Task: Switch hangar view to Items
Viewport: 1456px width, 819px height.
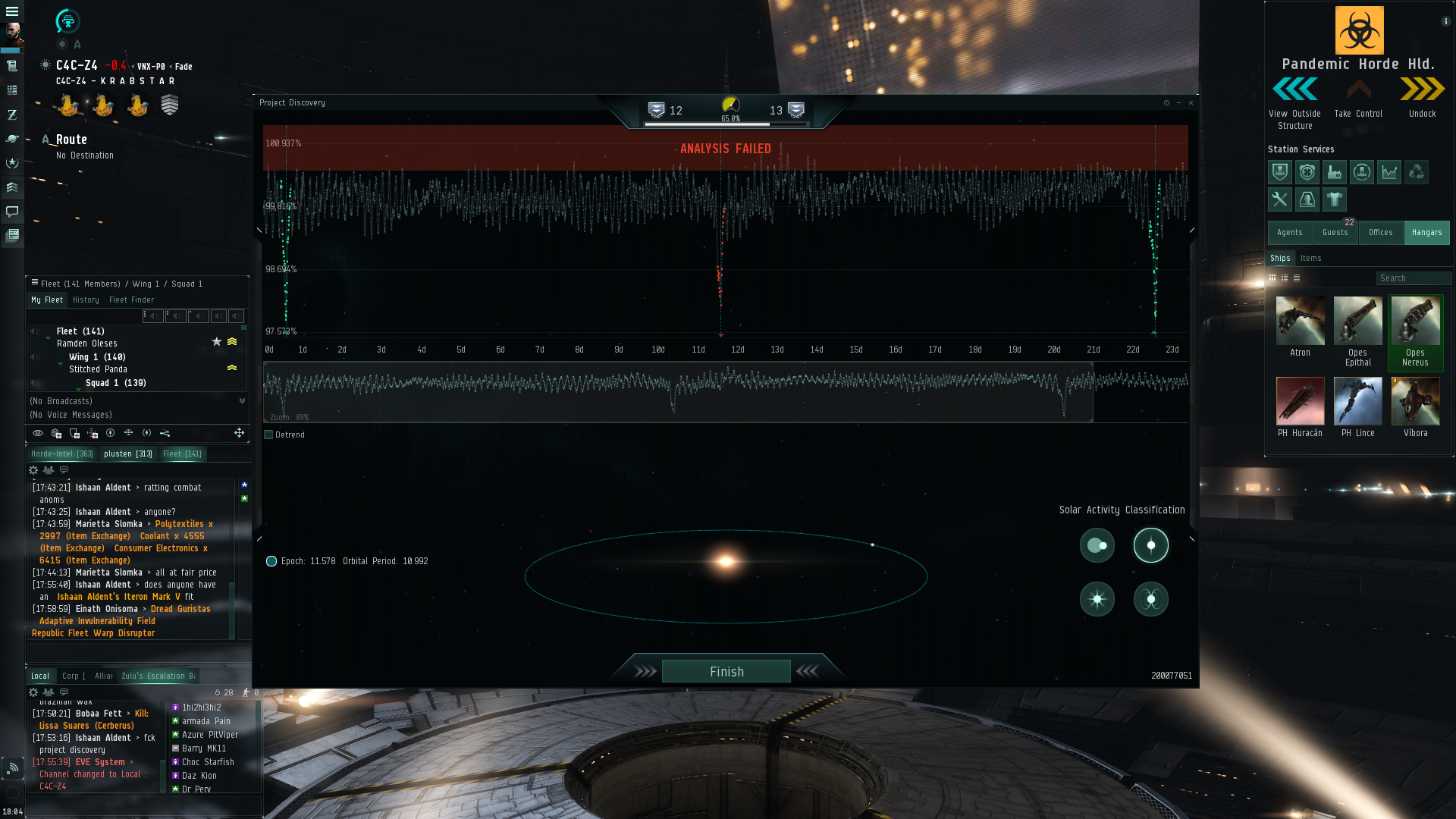Action: tap(1310, 259)
